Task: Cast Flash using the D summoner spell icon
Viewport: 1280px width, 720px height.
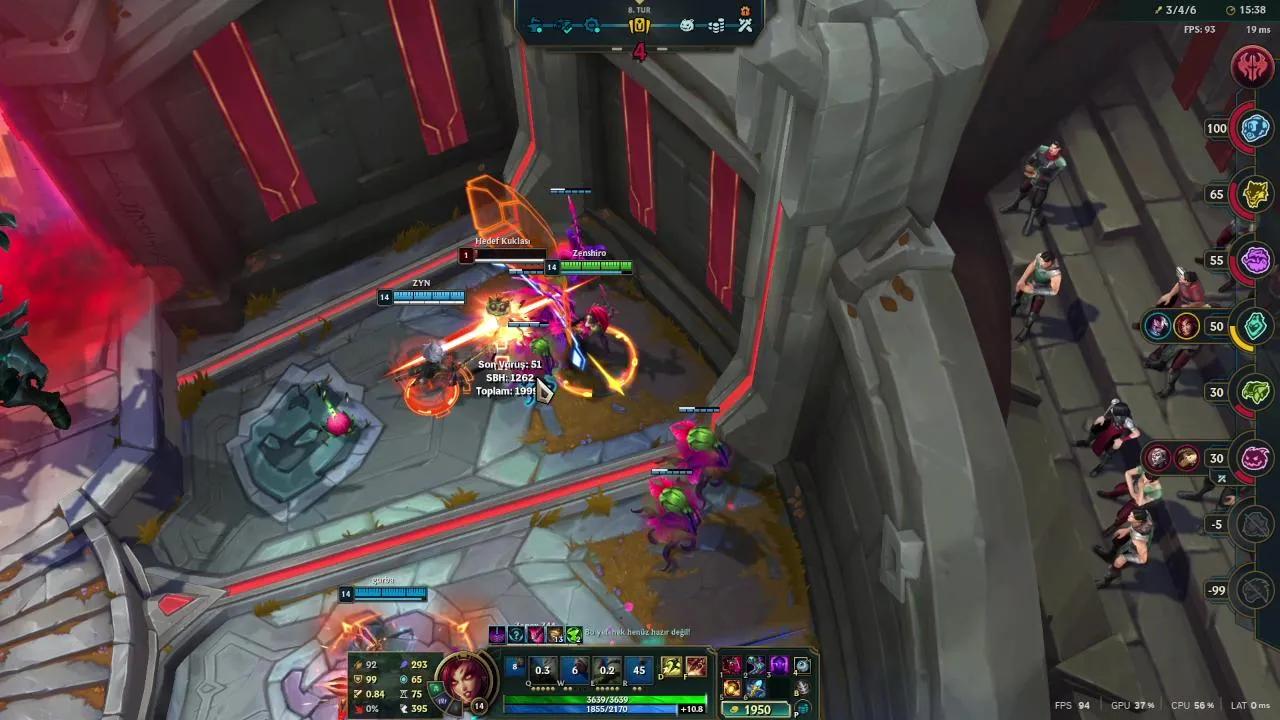Action: 670,668
